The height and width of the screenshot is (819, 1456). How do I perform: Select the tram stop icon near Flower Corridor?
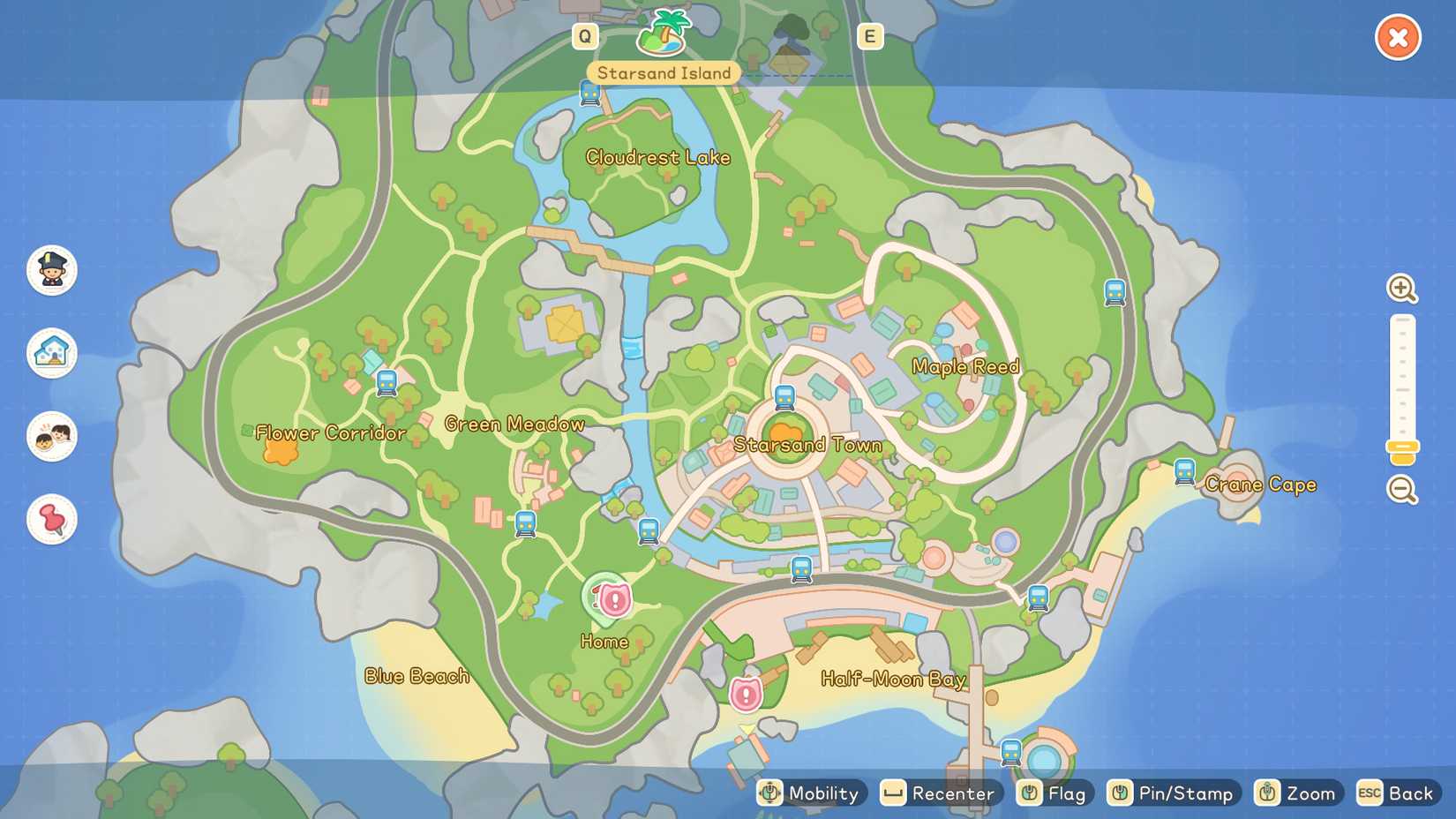point(387,383)
